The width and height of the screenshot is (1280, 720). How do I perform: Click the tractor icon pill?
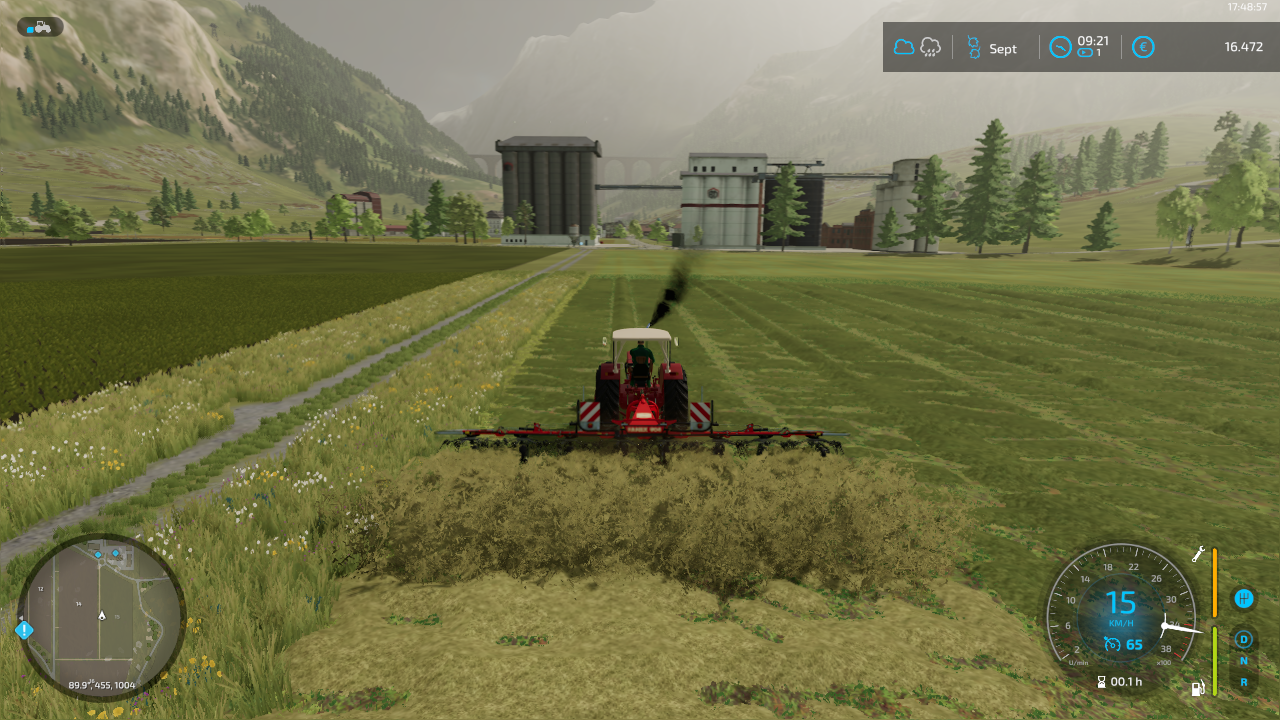[40, 27]
